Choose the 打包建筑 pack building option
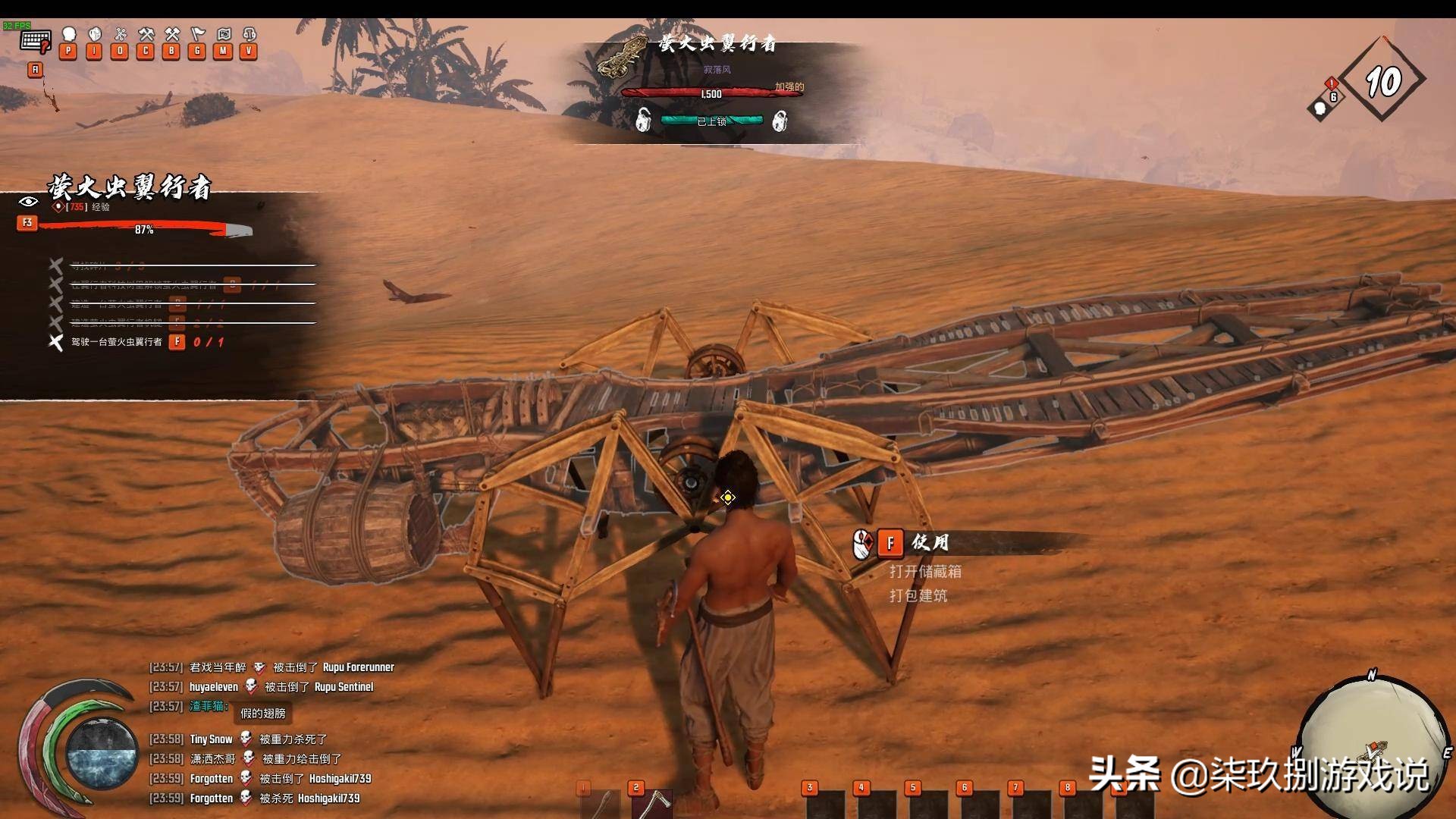 (x=918, y=595)
